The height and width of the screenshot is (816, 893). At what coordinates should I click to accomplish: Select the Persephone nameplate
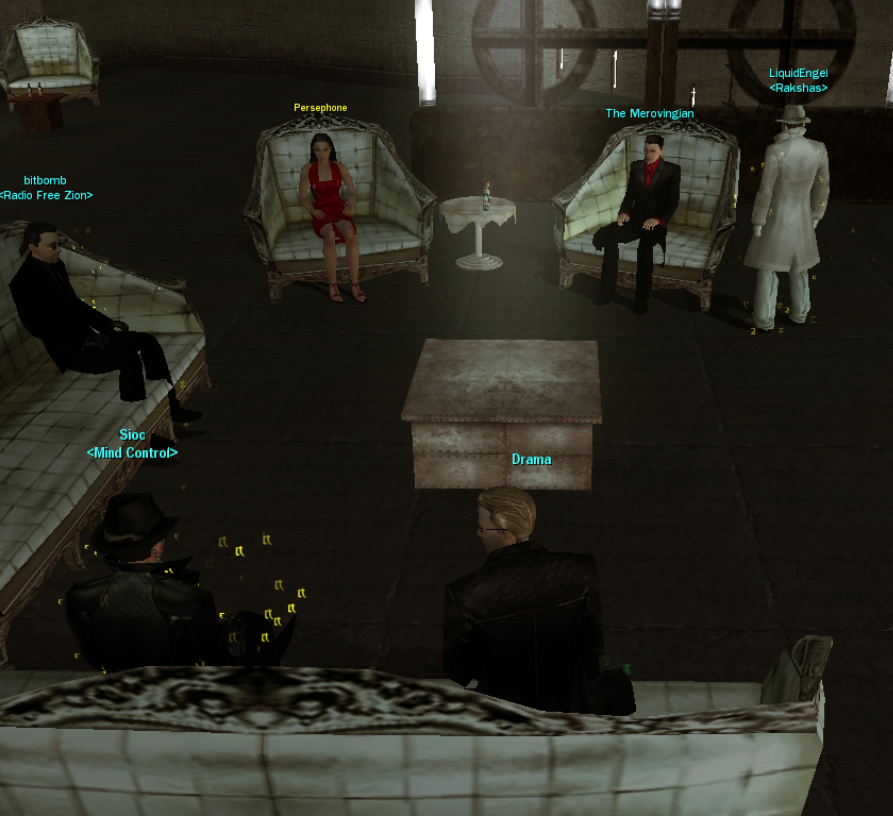[320, 108]
